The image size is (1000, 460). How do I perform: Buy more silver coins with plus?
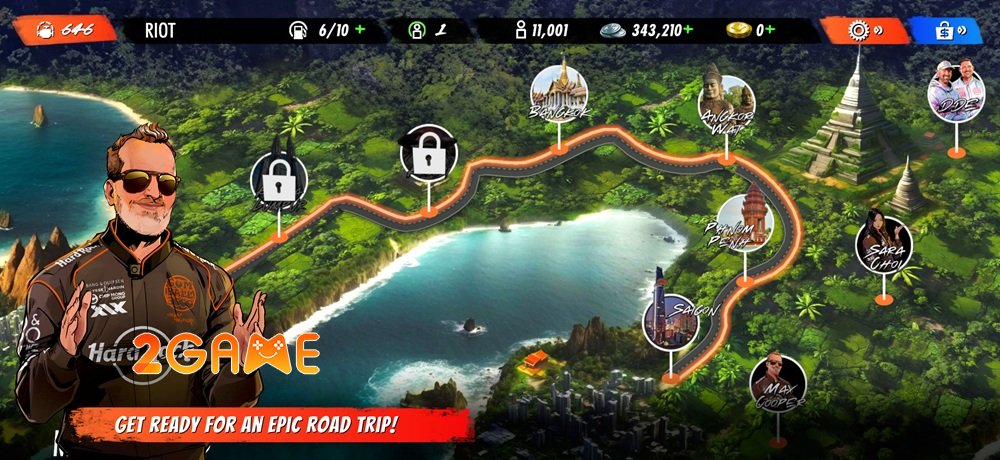(688, 30)
